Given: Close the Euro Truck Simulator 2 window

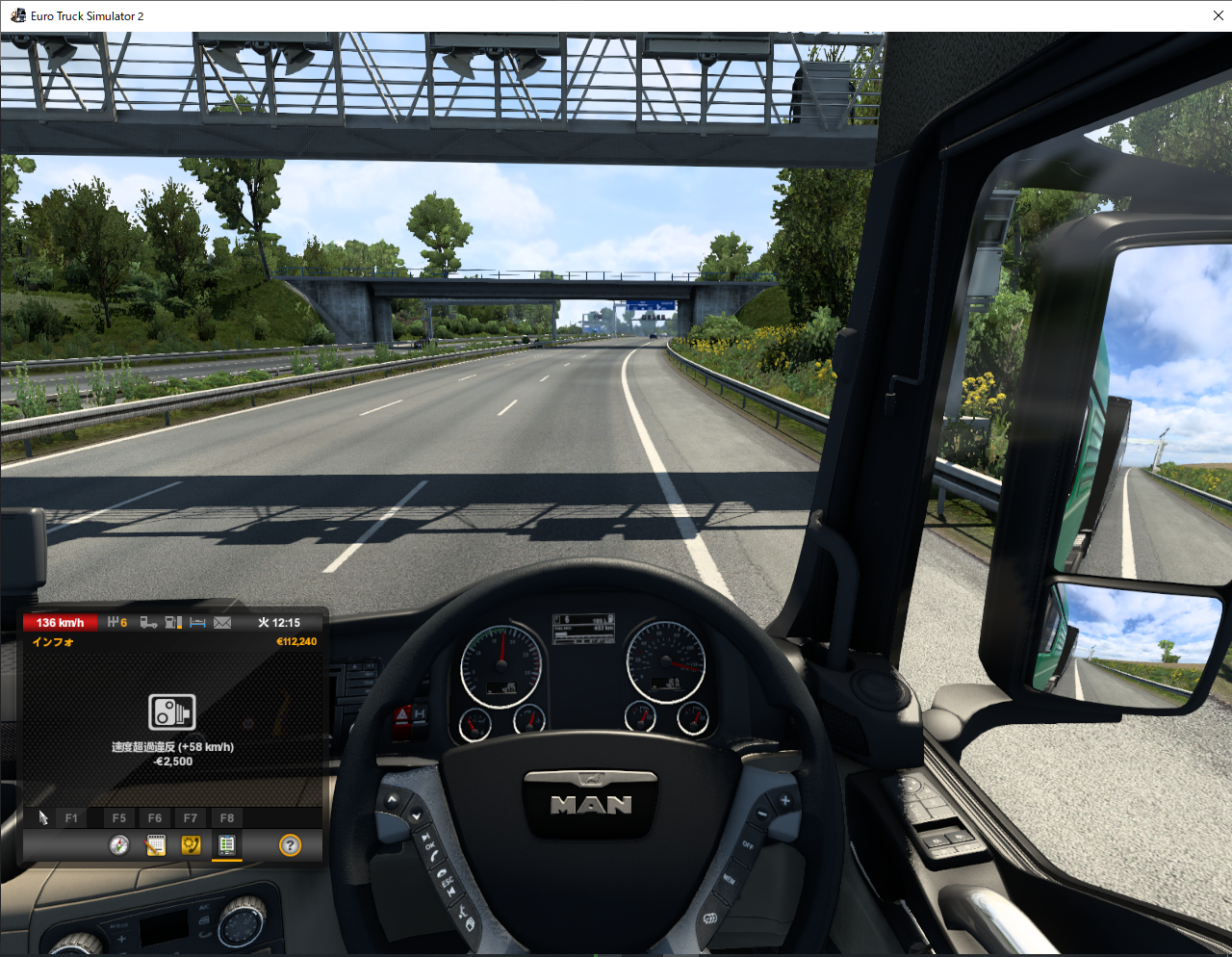Looking at the screenshot, I should tap(1218, 16).
